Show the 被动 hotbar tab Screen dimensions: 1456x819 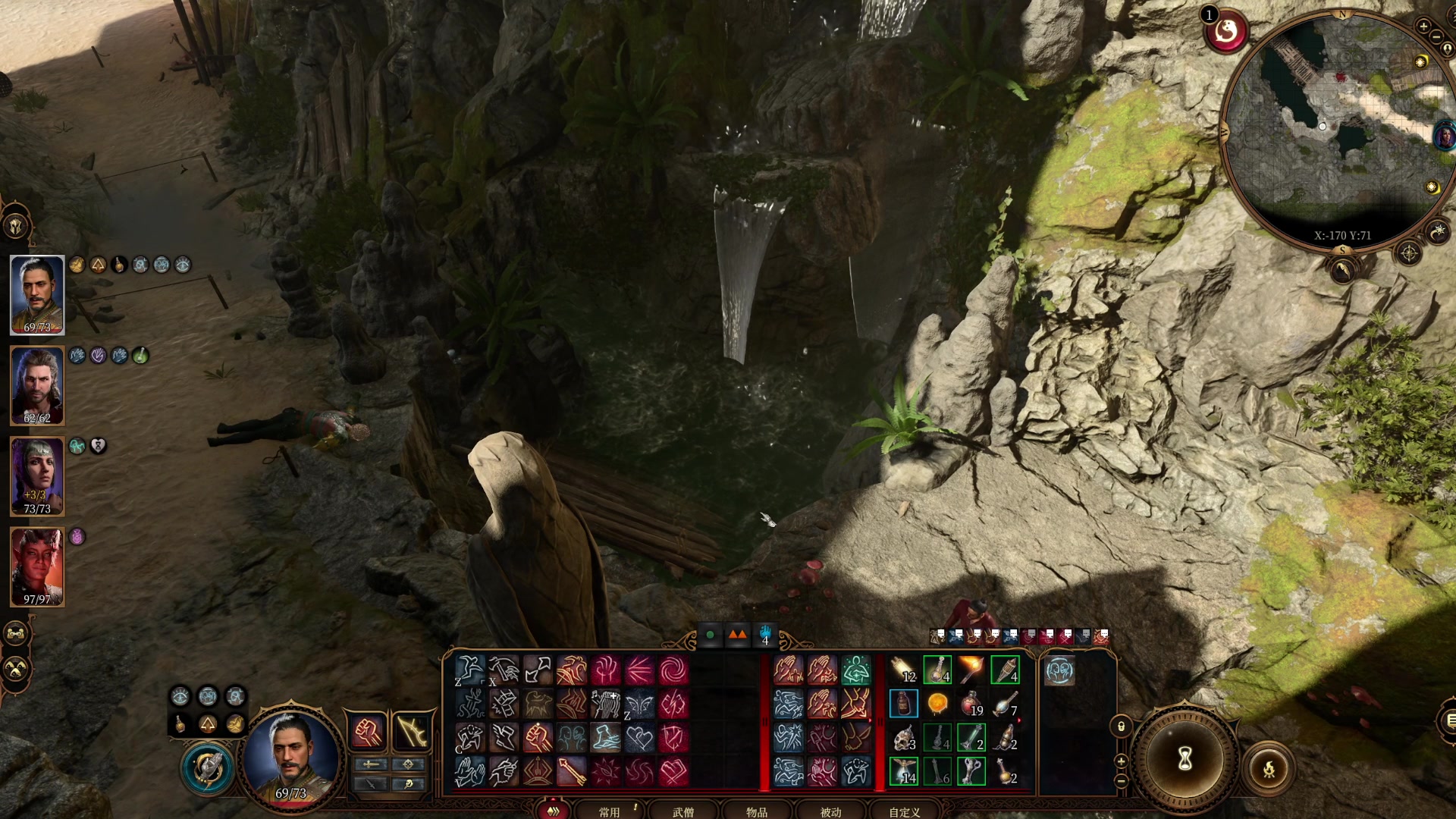pos(830,811)
